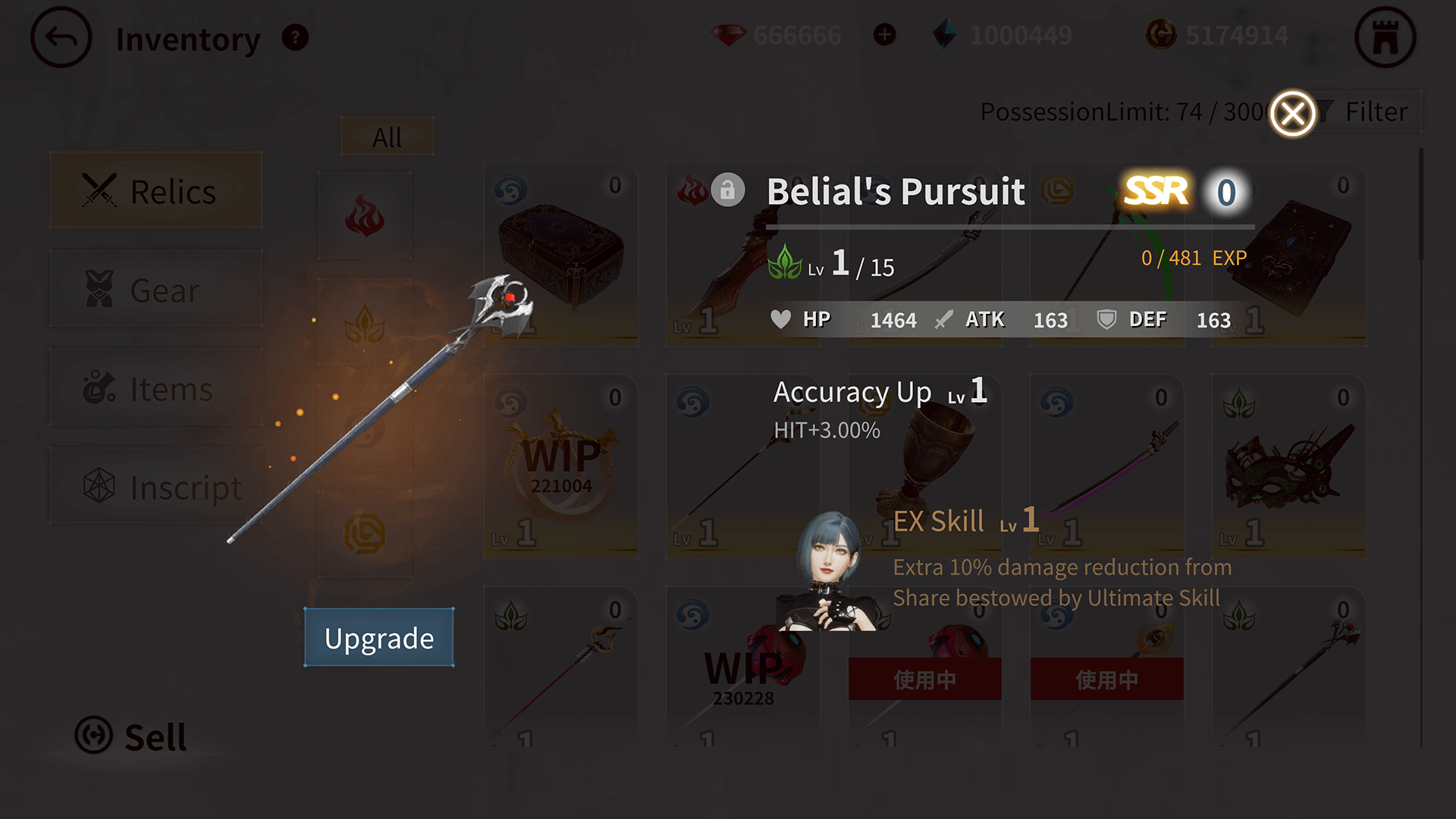Switch to the Relics category
The image size is (1456, 819).
[156, 190]
